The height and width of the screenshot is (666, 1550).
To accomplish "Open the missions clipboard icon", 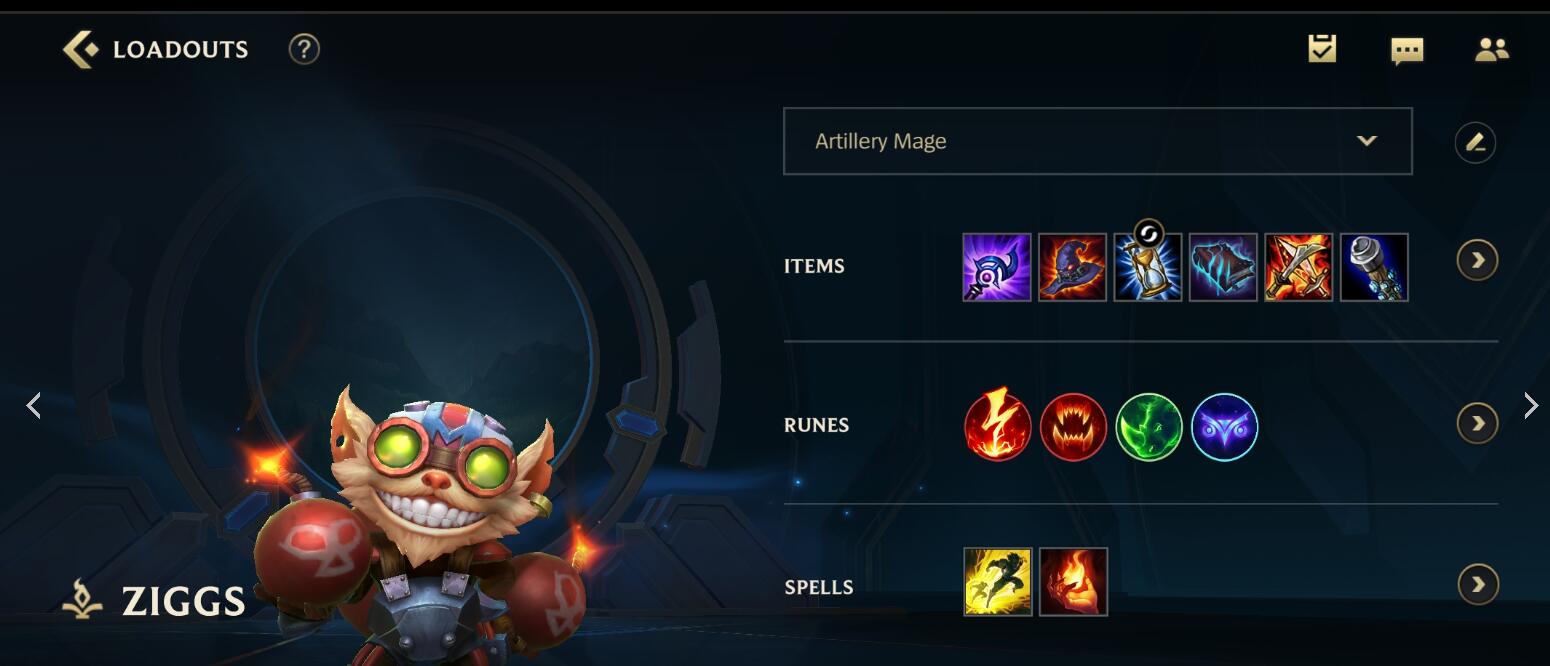I will 1322,48.
